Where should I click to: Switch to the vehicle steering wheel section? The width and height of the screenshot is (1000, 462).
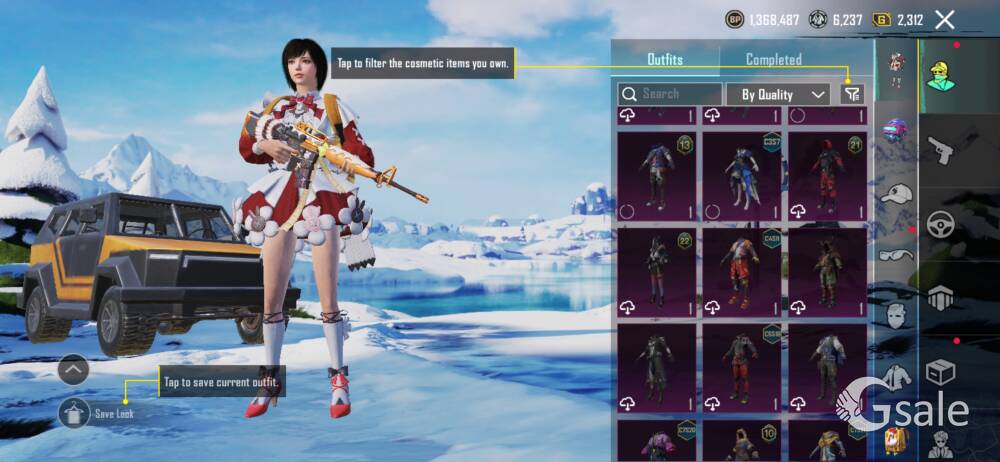pos(940,224)
